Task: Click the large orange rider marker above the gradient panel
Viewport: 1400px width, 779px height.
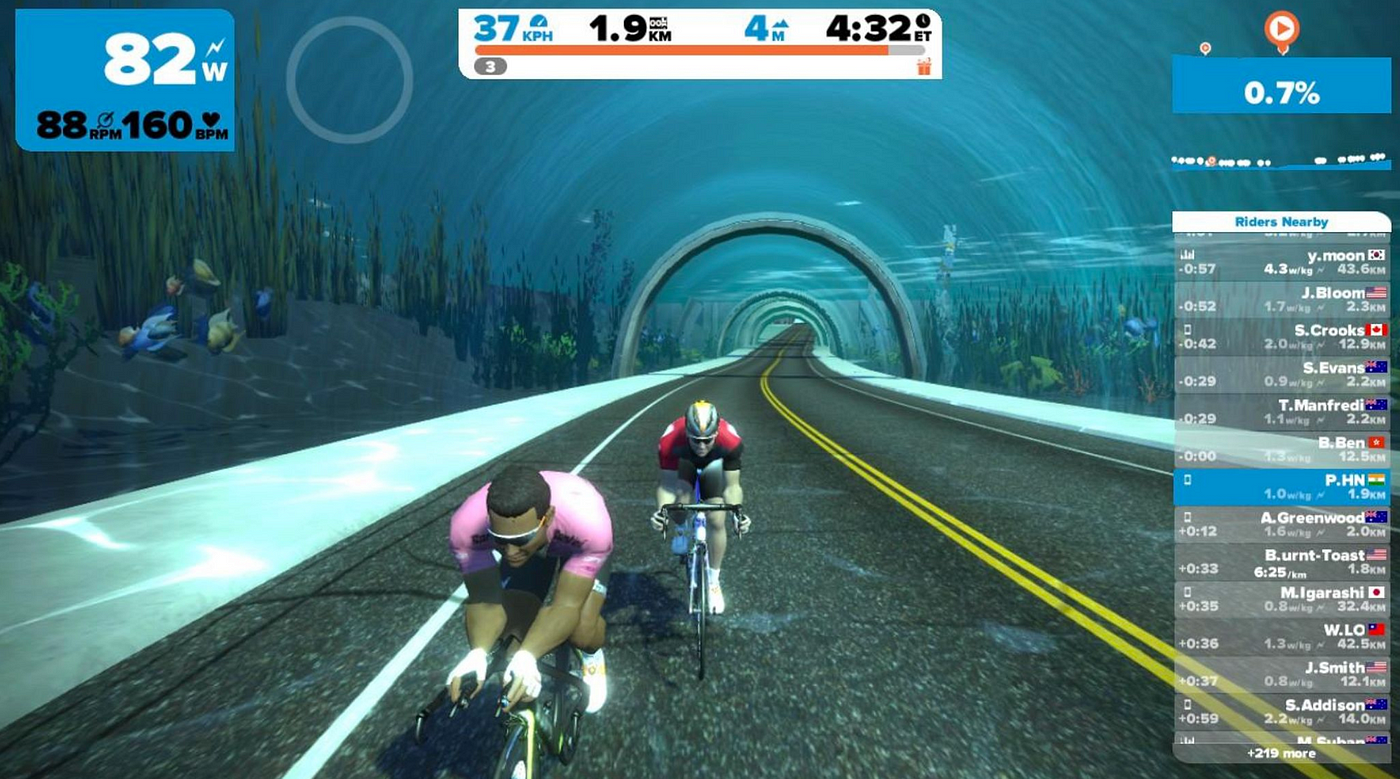Action: click(1281, 28)
